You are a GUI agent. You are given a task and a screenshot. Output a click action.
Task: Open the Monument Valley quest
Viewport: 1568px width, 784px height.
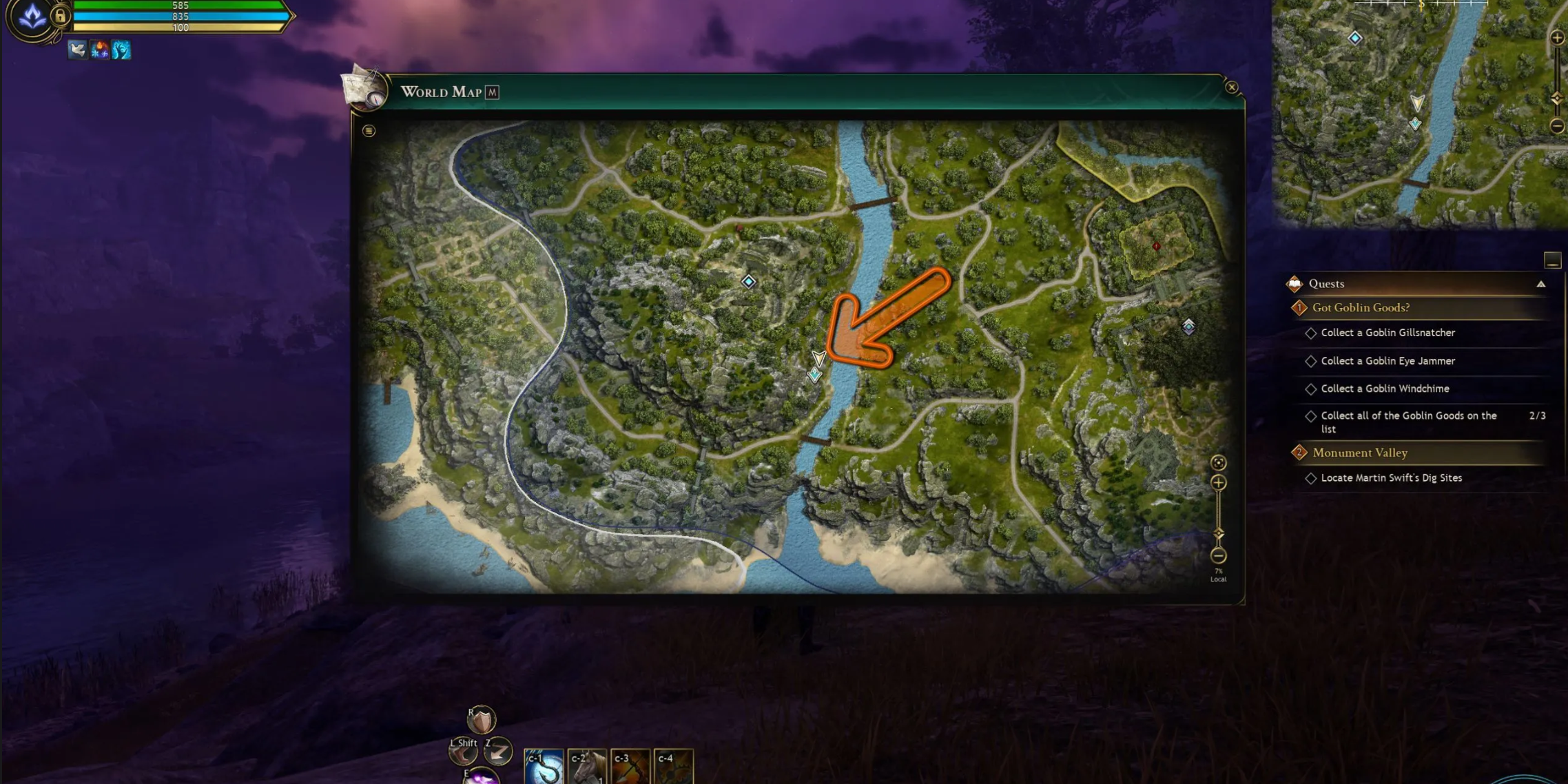(1359, 453)
